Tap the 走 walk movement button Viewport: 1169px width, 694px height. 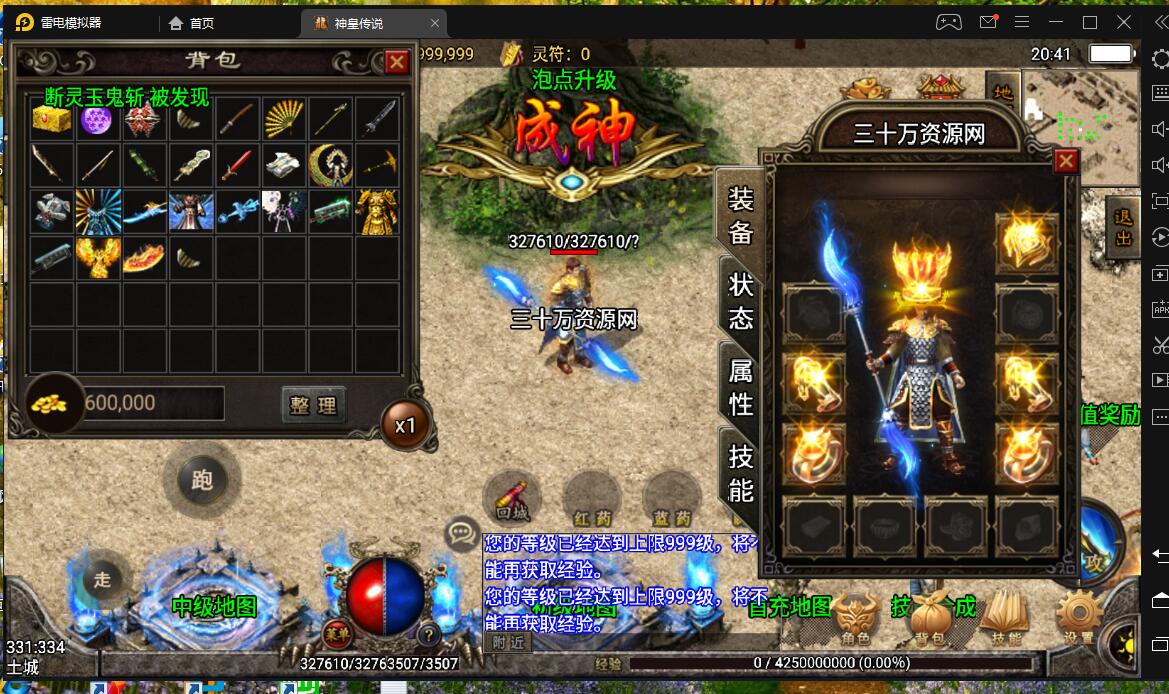[x=102, y=579]
